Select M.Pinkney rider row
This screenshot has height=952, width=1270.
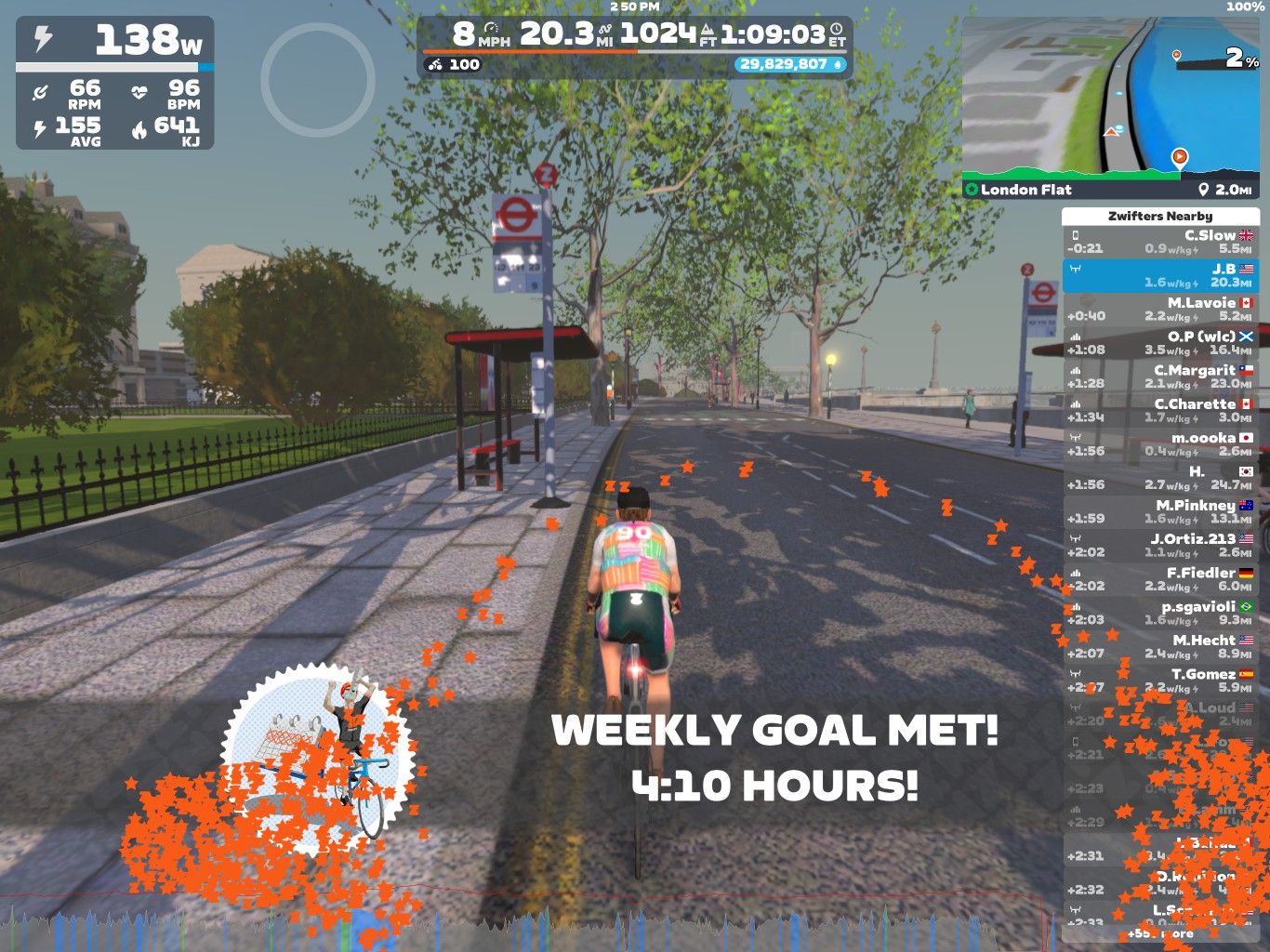click(1160, 512)
